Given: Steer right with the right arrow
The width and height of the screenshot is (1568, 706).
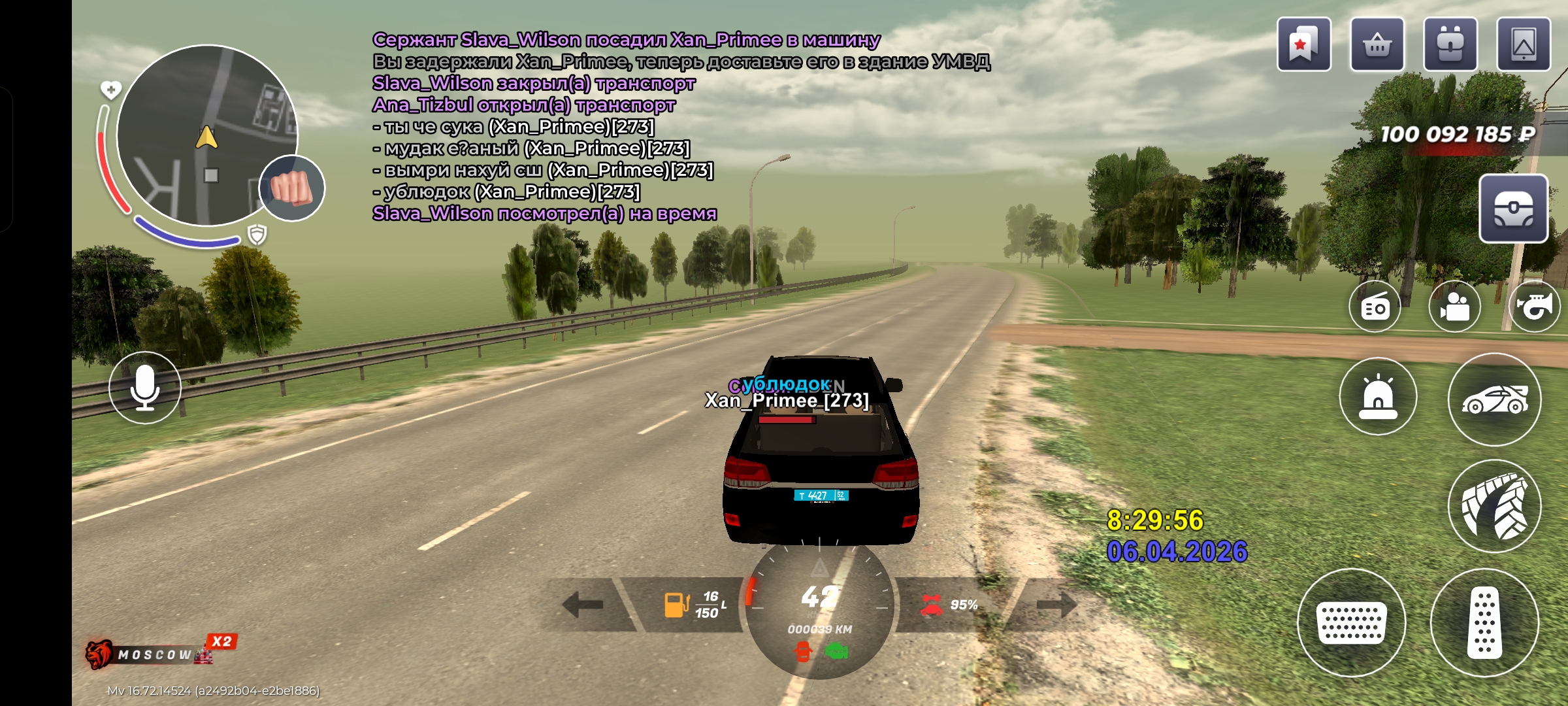Looking at the screenshot, I should (x=1056, y=604).
